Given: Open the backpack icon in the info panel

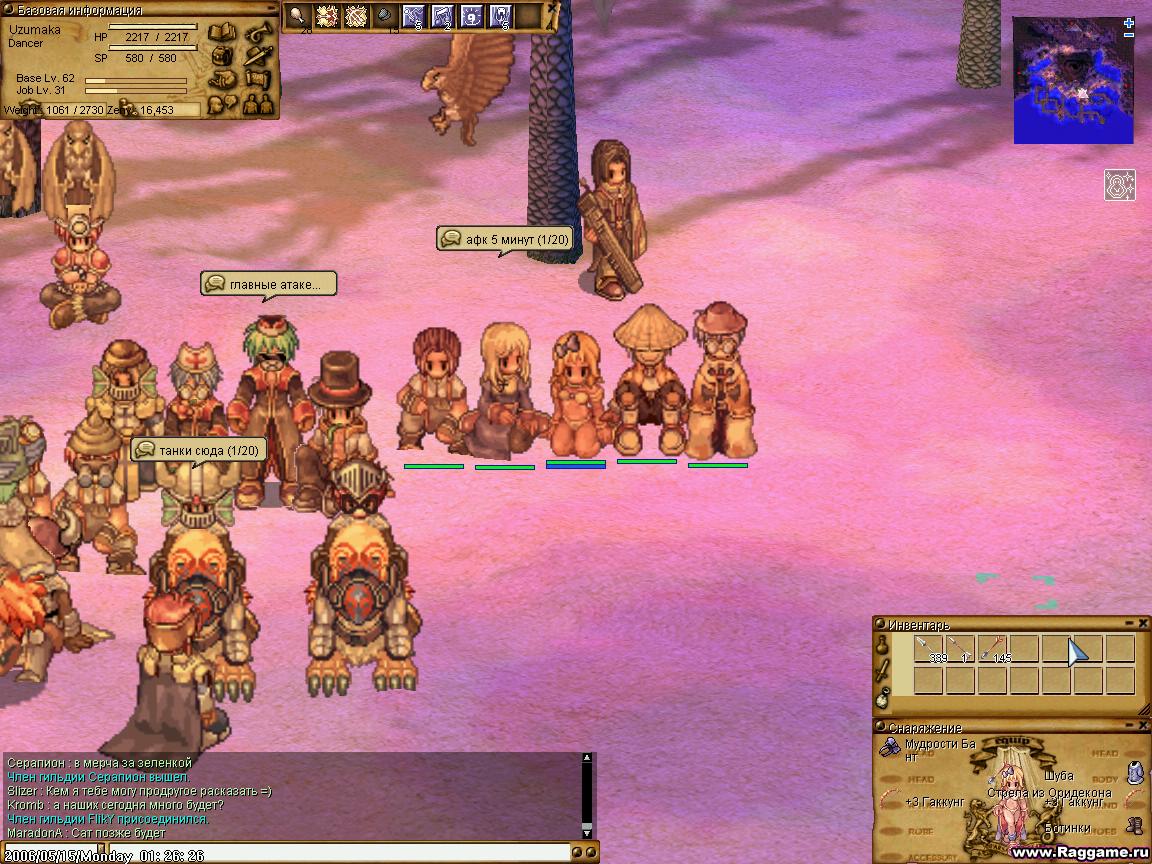Looking at the screenshot, I should tap(222, 56).
